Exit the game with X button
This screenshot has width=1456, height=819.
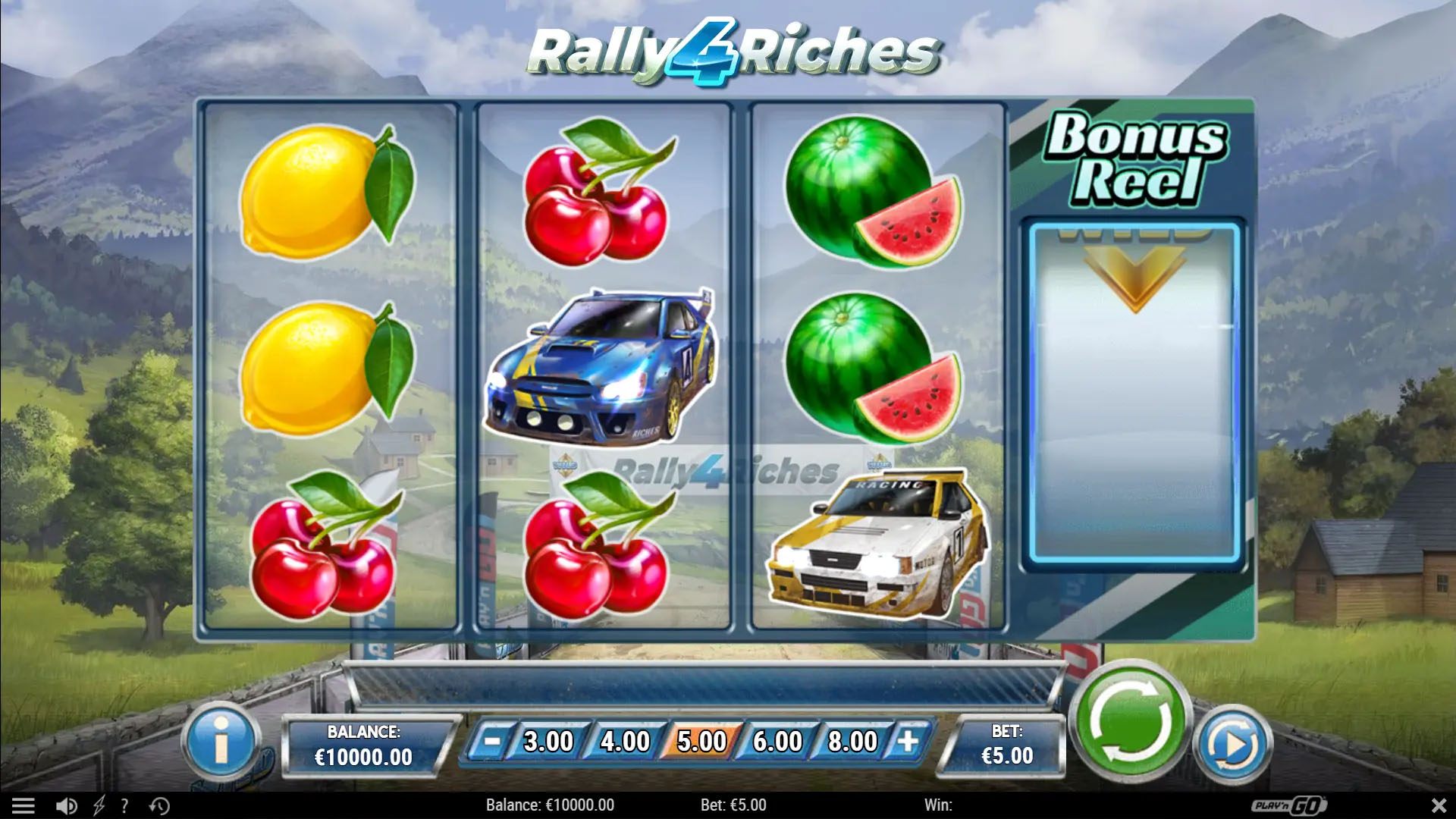(1438, 805)
